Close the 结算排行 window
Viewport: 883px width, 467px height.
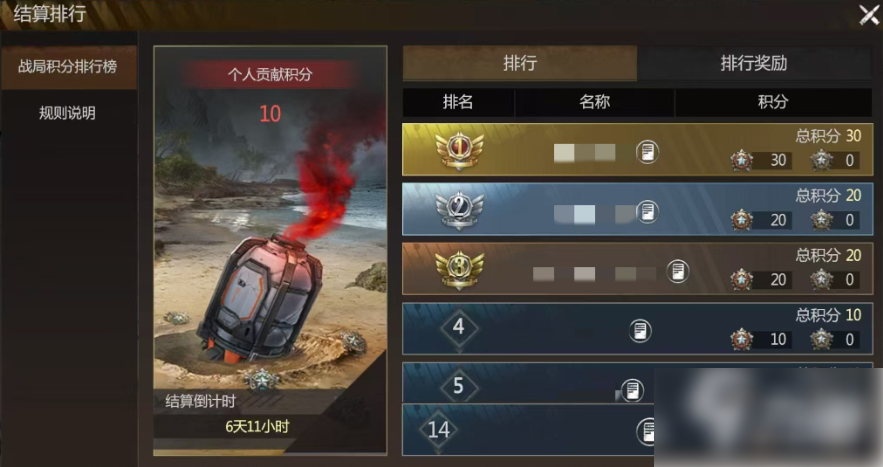click(868, 15)
